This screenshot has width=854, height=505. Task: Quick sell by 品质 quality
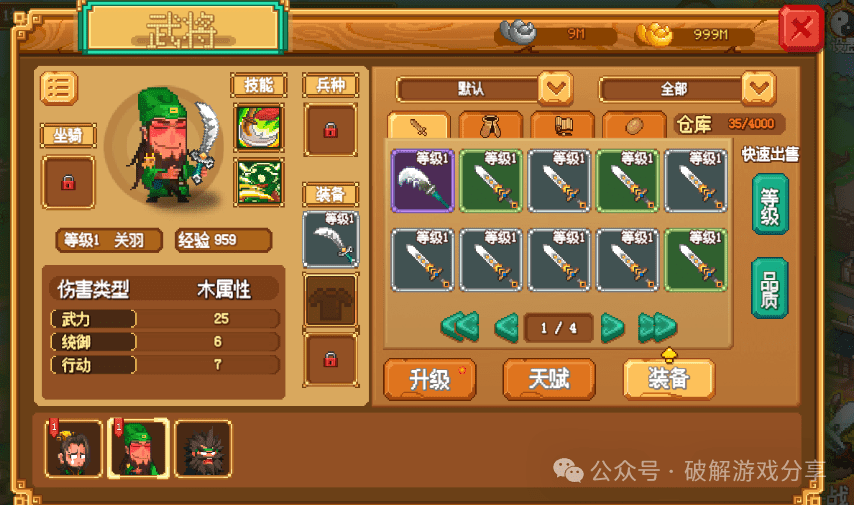click(x=770, y=287)
